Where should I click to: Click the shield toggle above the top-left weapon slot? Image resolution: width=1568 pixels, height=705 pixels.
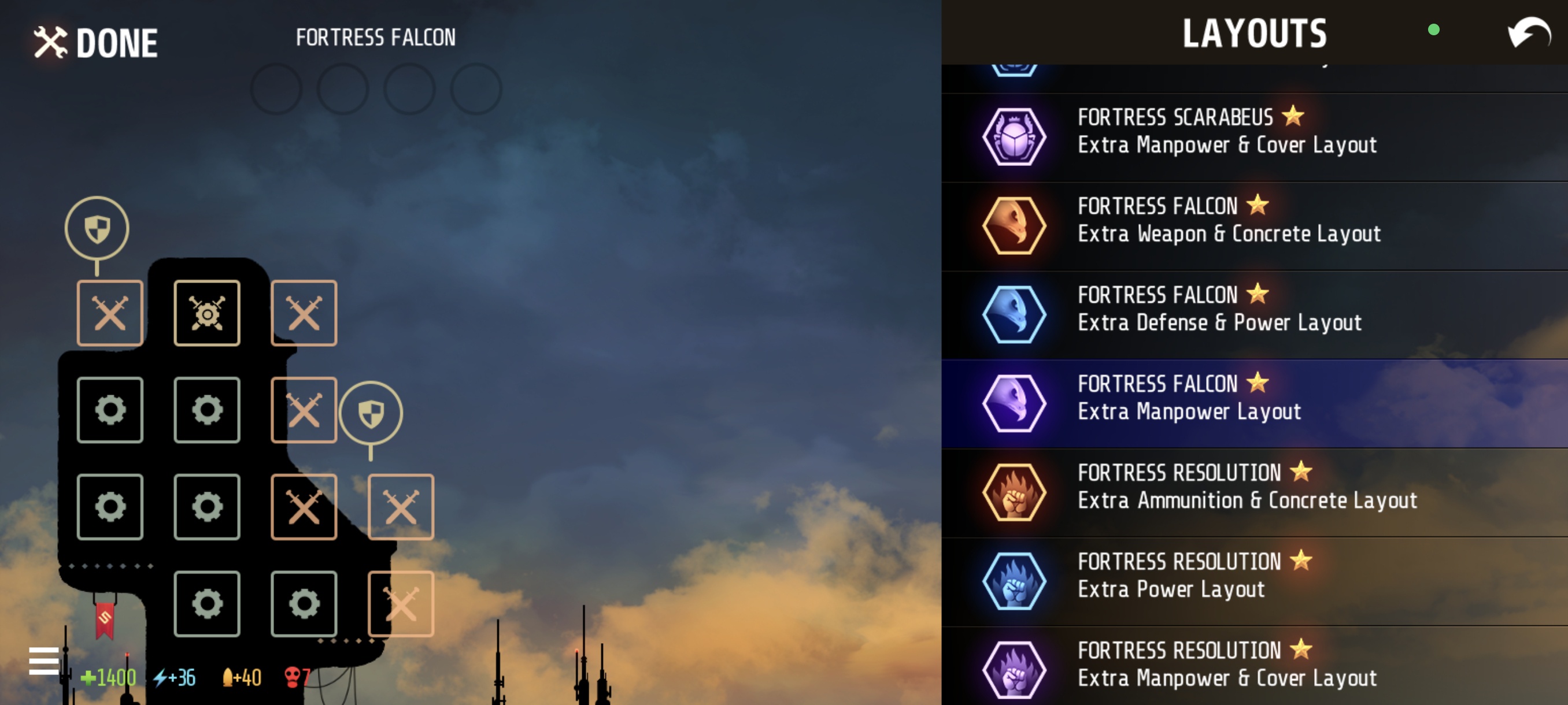coord(97,228)
